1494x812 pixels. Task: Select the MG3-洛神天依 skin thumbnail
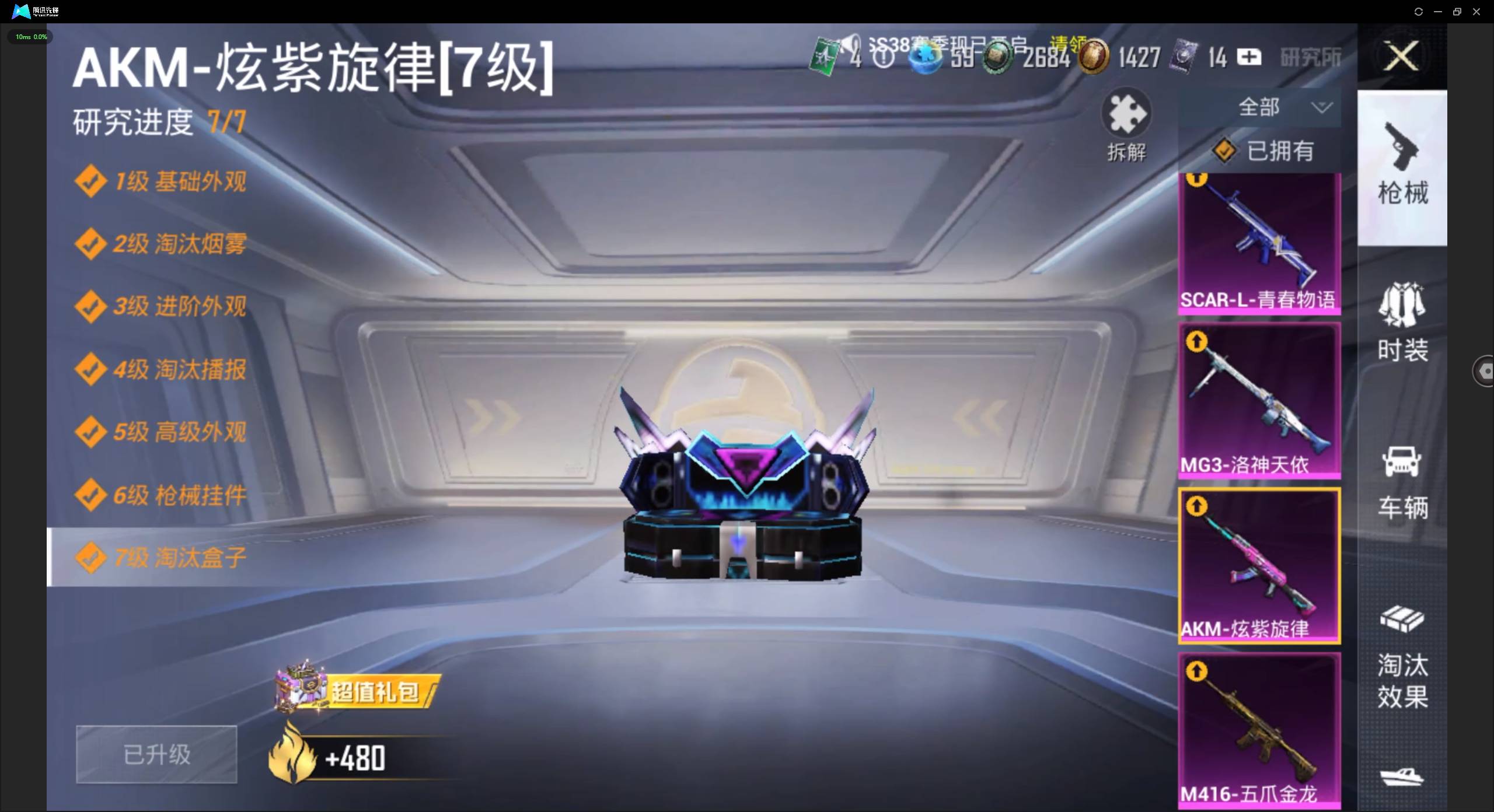(x=1259, y=402)
